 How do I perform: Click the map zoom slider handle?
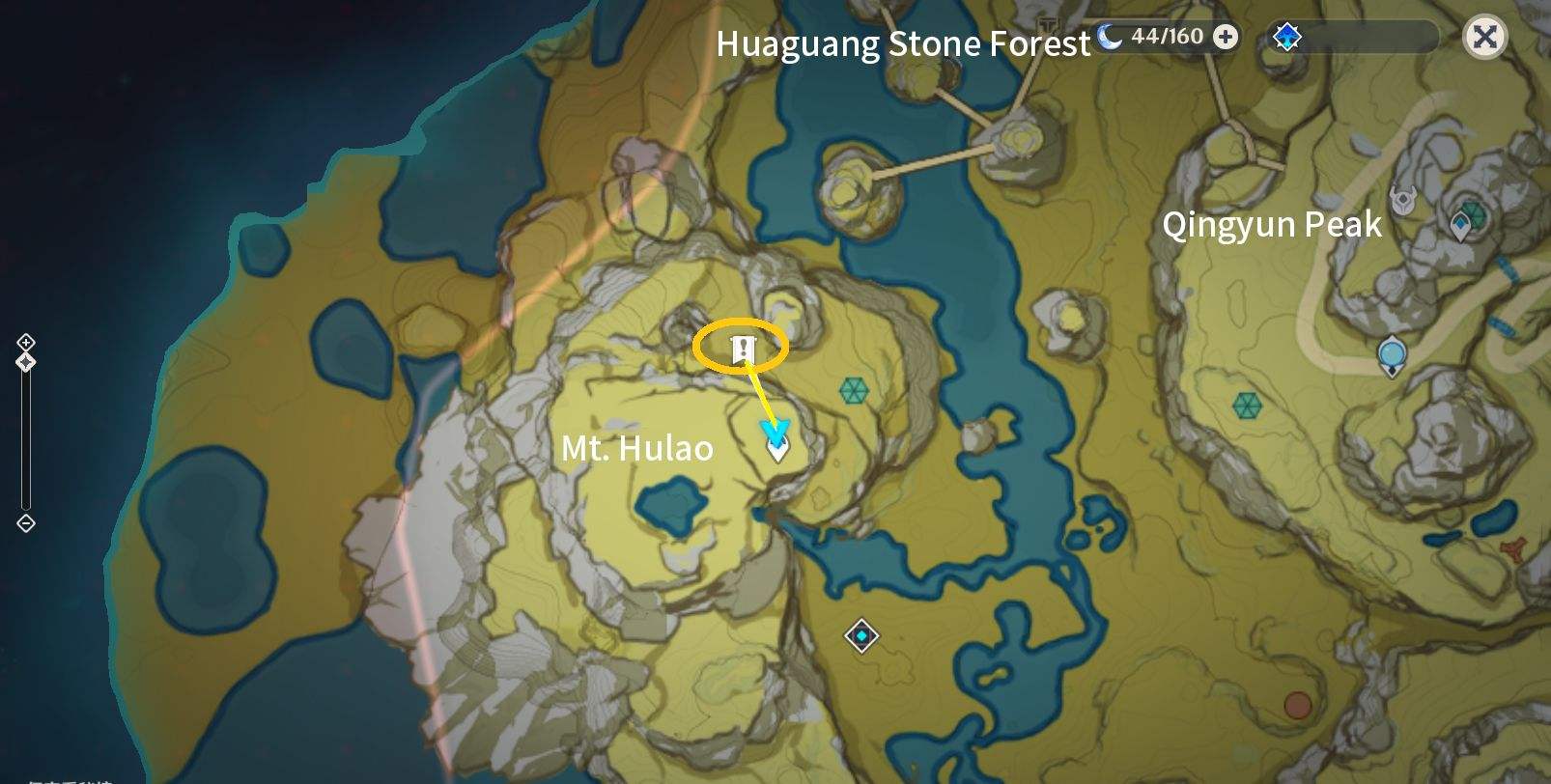tap(25, 362)
